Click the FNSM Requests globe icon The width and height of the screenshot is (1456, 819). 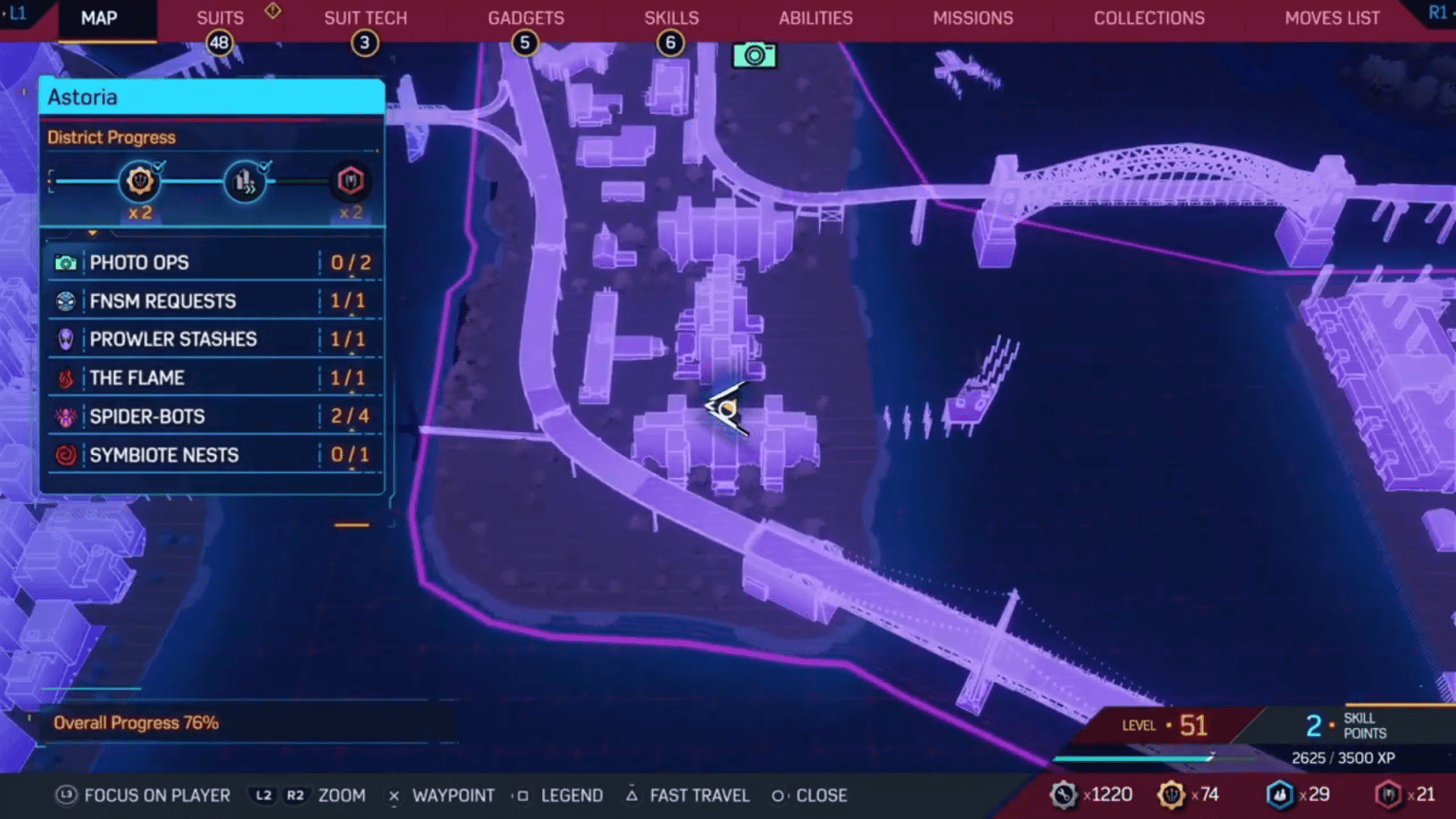click(x=64, y=300)
